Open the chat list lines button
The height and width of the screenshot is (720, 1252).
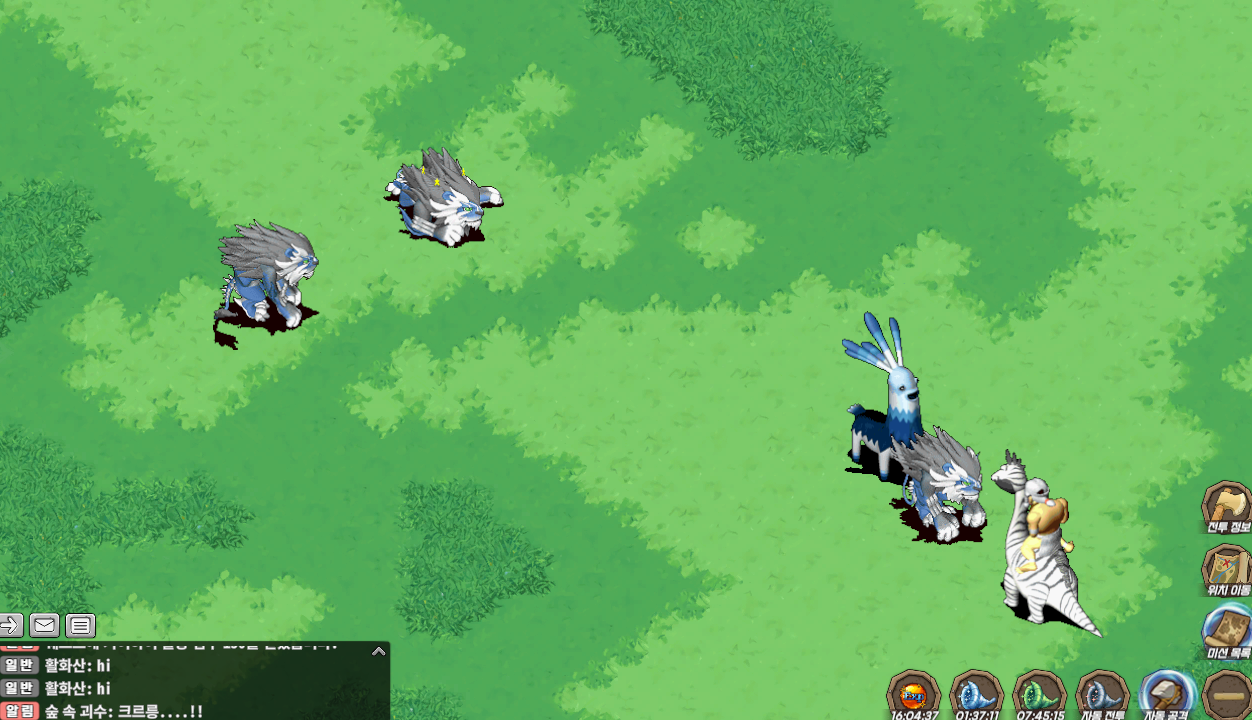point(81,626)
